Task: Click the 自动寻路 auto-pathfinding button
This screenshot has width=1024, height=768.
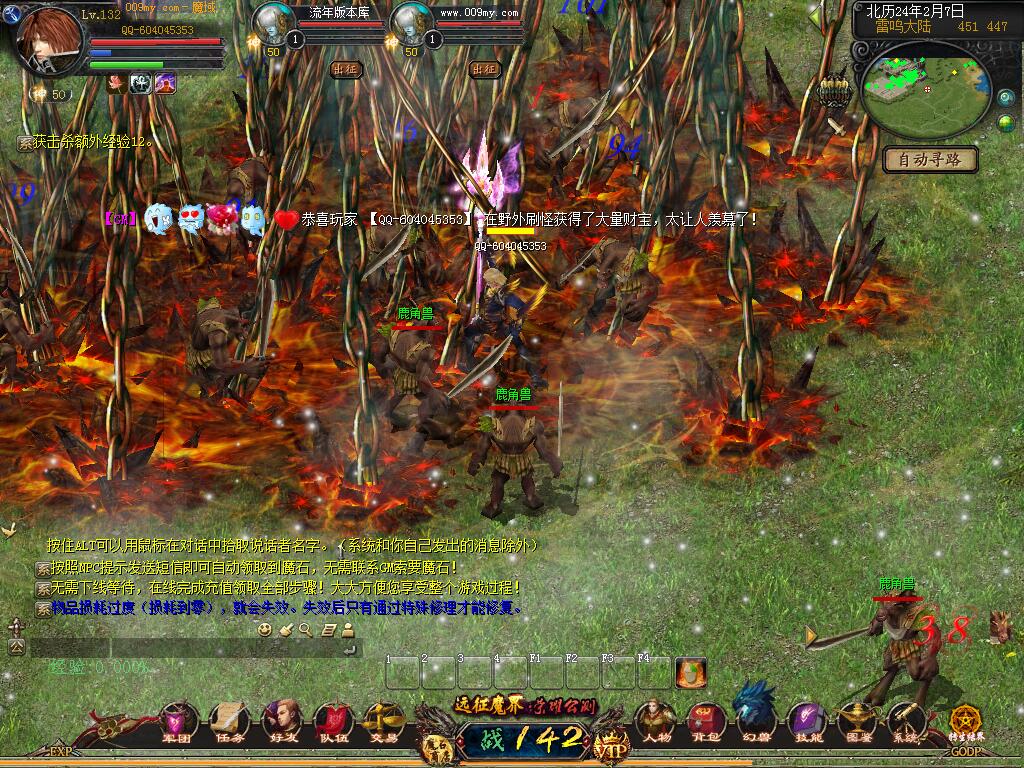Action: 930,159
